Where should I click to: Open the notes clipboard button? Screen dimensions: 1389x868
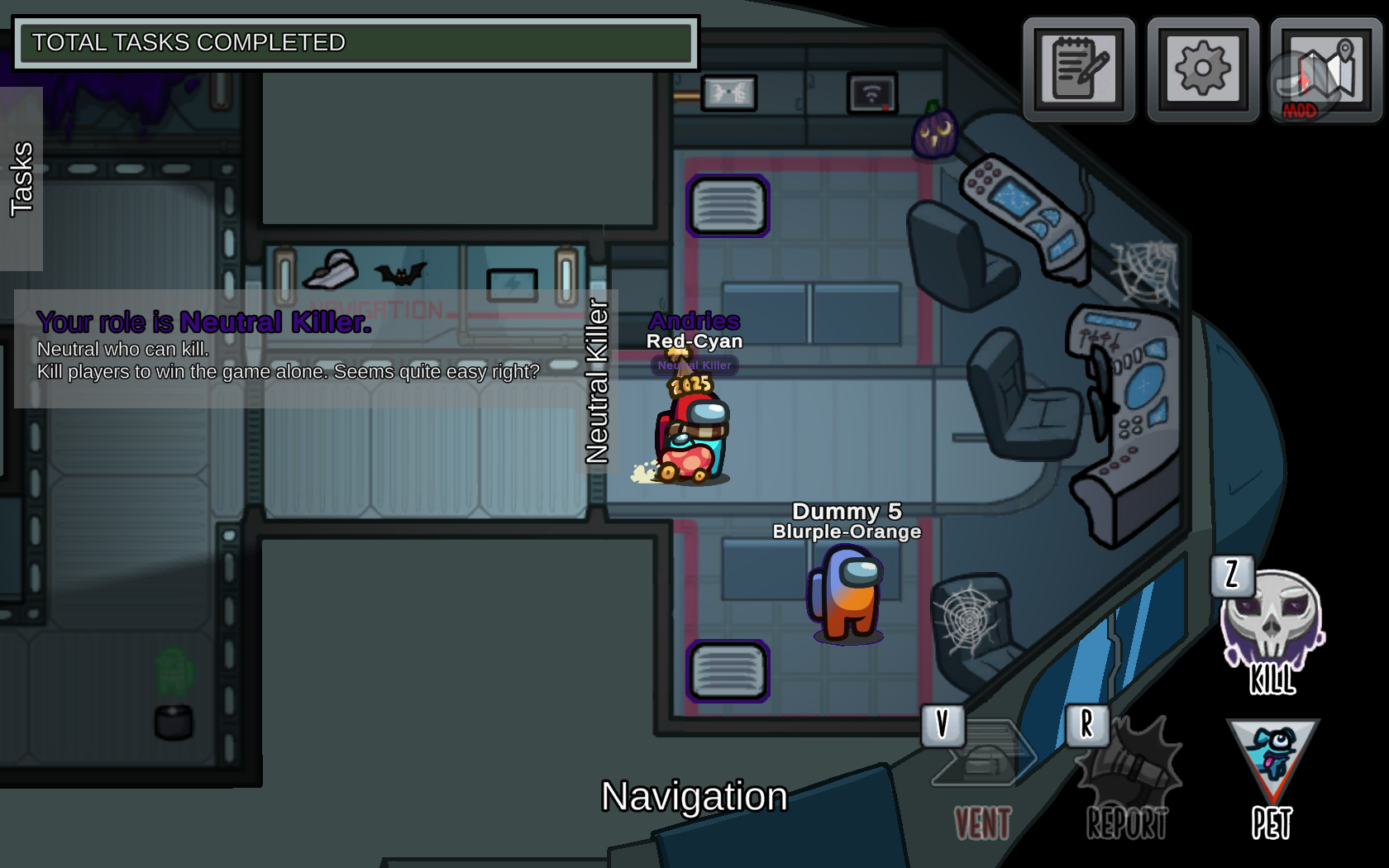(x=1079, y=69)
